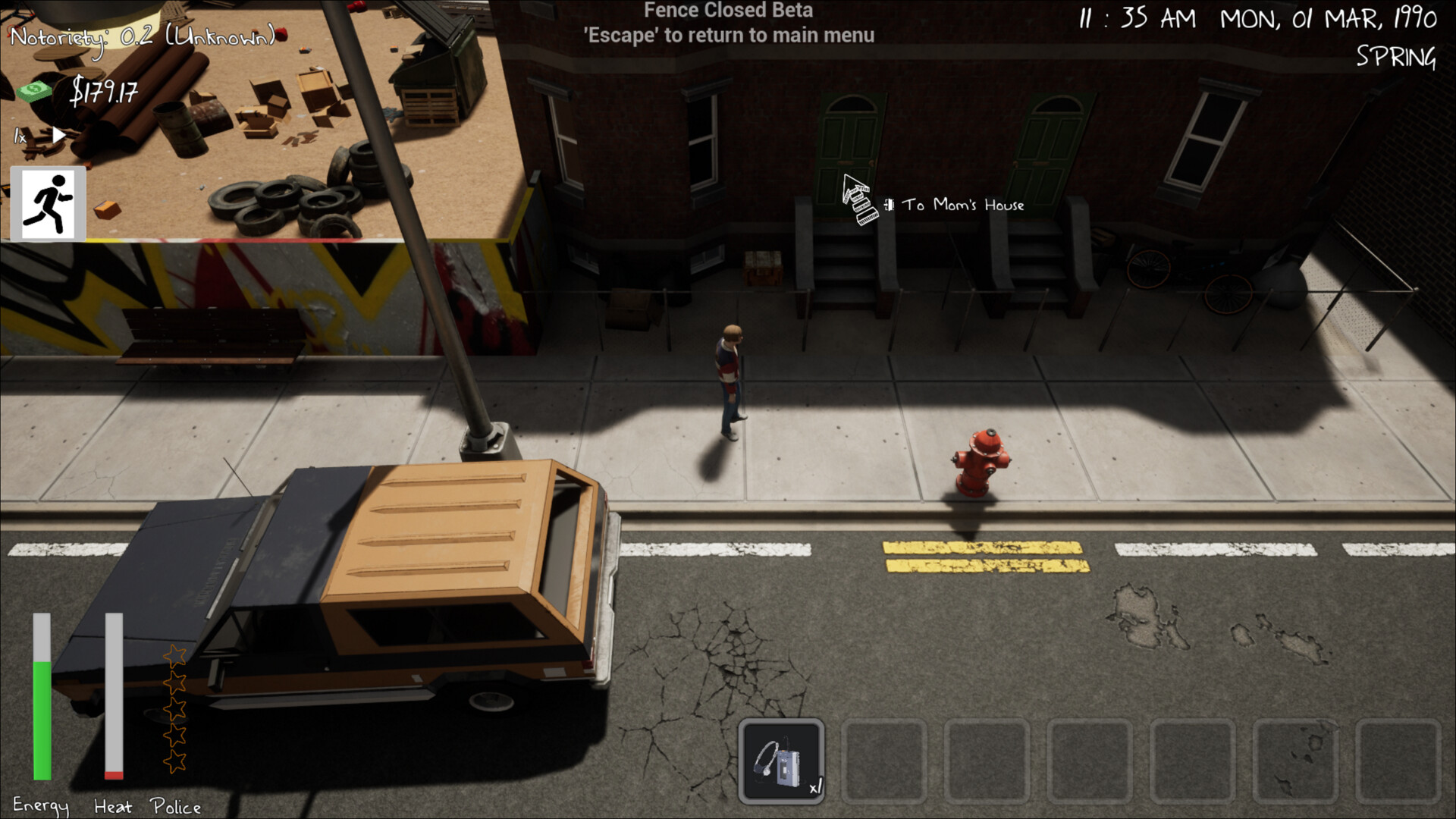The image size is (1456, 819).
Task: Click 'Escape' to return to main menu text
Action: click(729, 35)
